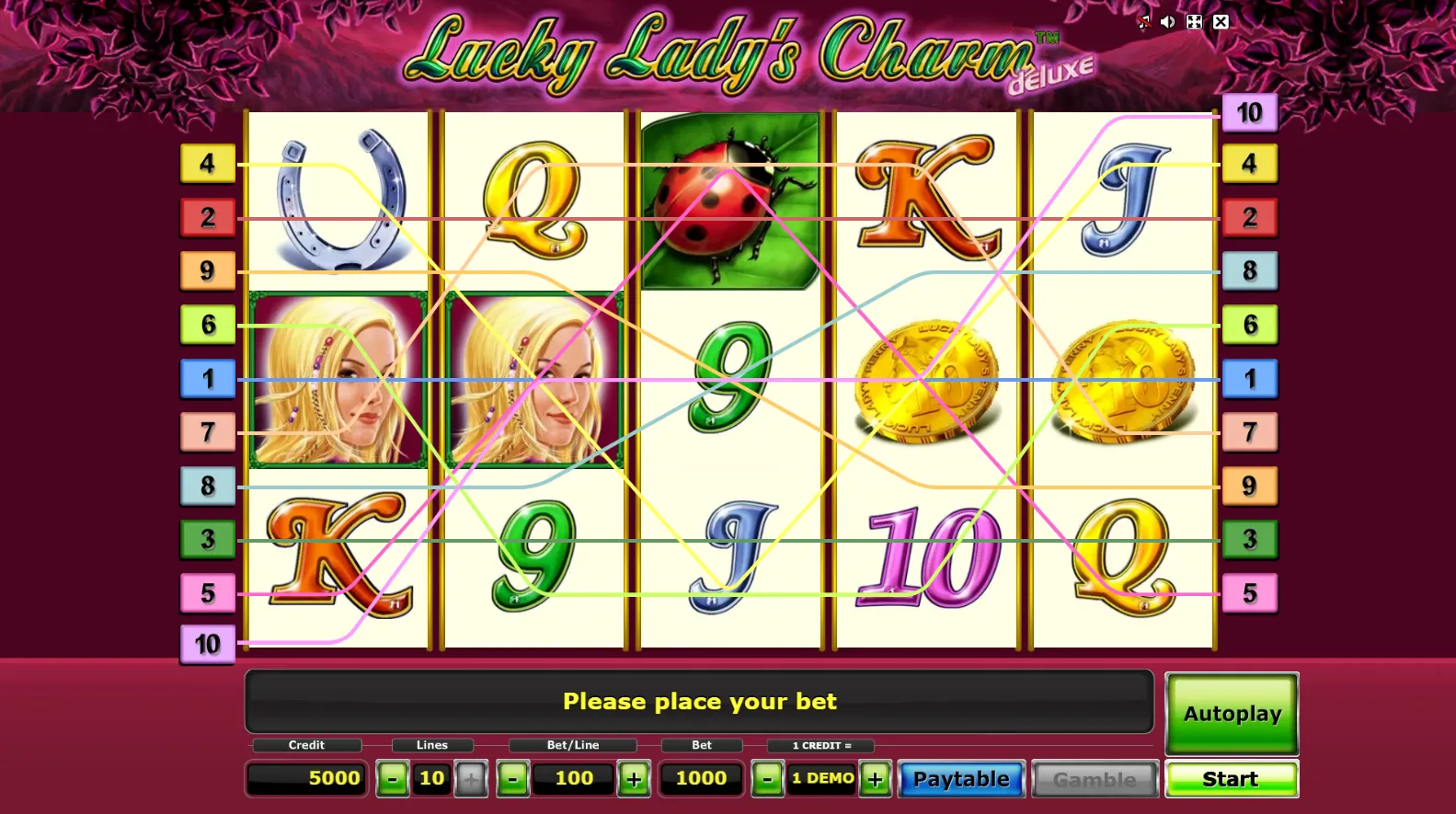Click the Bet display showing 1000

point(701,778)
